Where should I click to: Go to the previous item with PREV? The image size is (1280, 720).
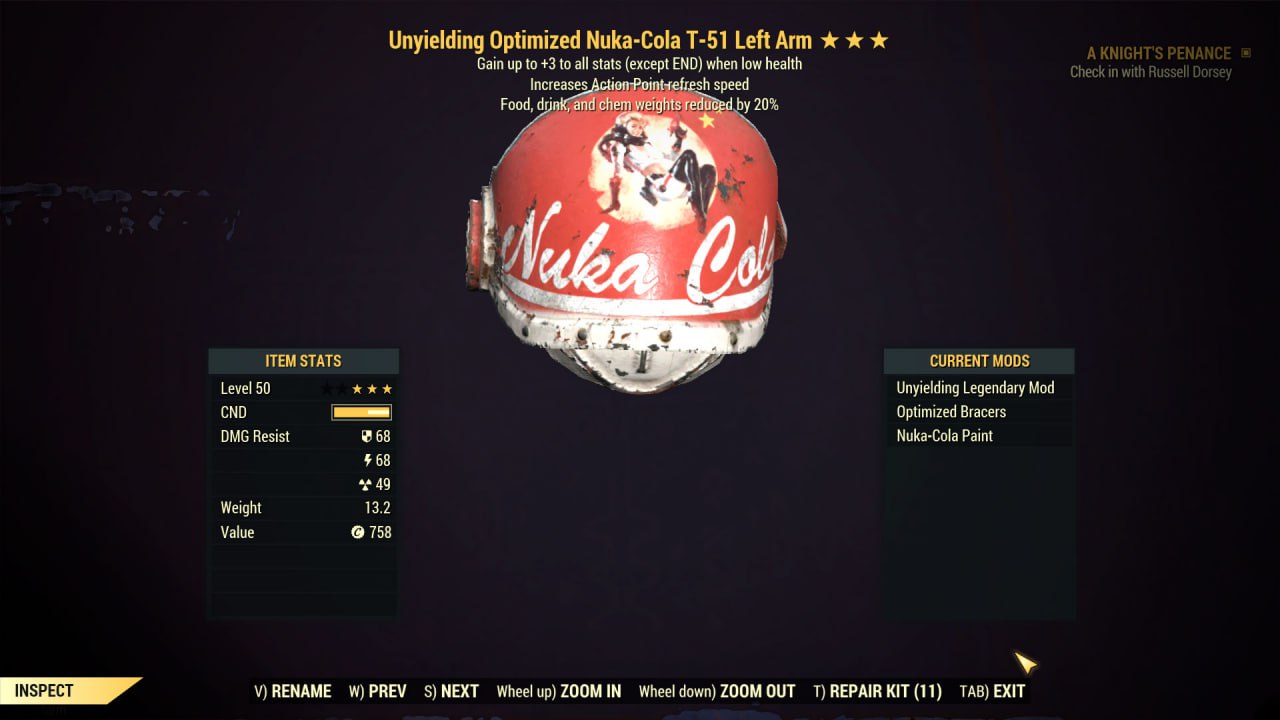pos(378,691)
